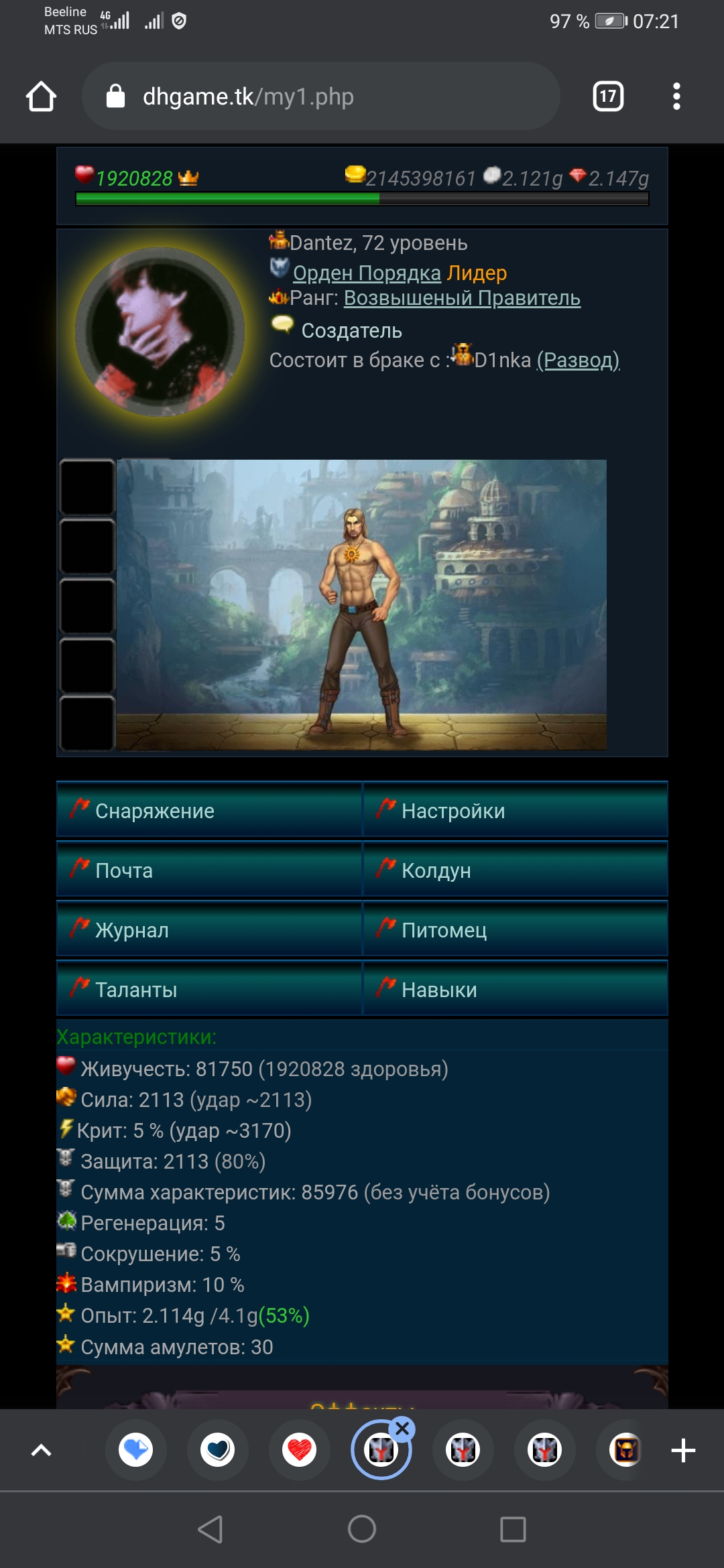Go to Почта mailbox

tap(209, 870)
